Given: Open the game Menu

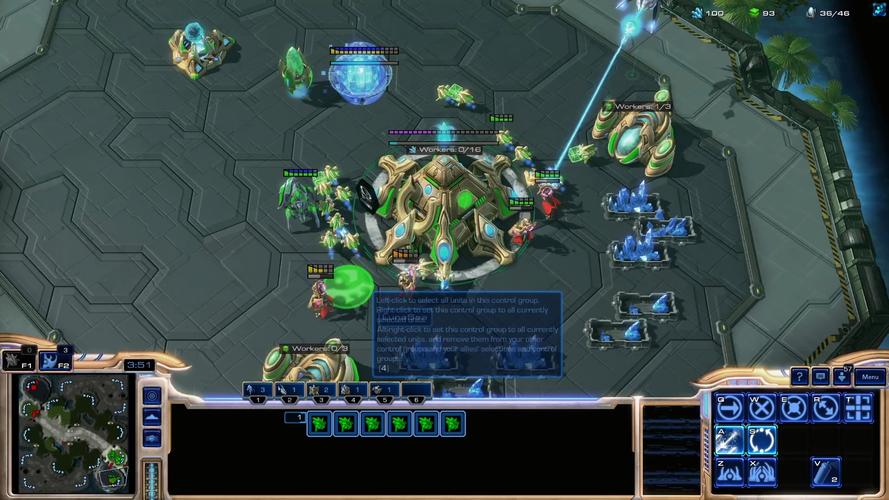Looking at the screenshot, I should click(x=869, y=377).
